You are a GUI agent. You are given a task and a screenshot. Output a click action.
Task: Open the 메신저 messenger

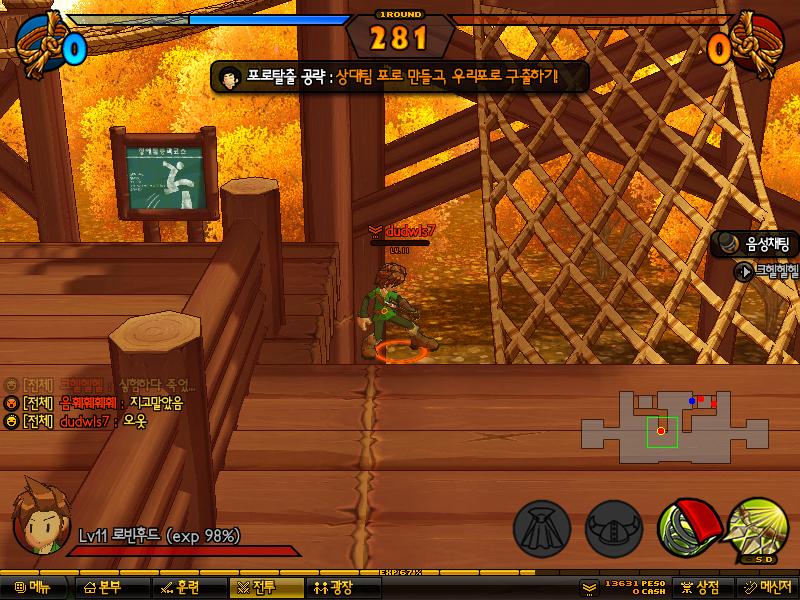(767, 588)
